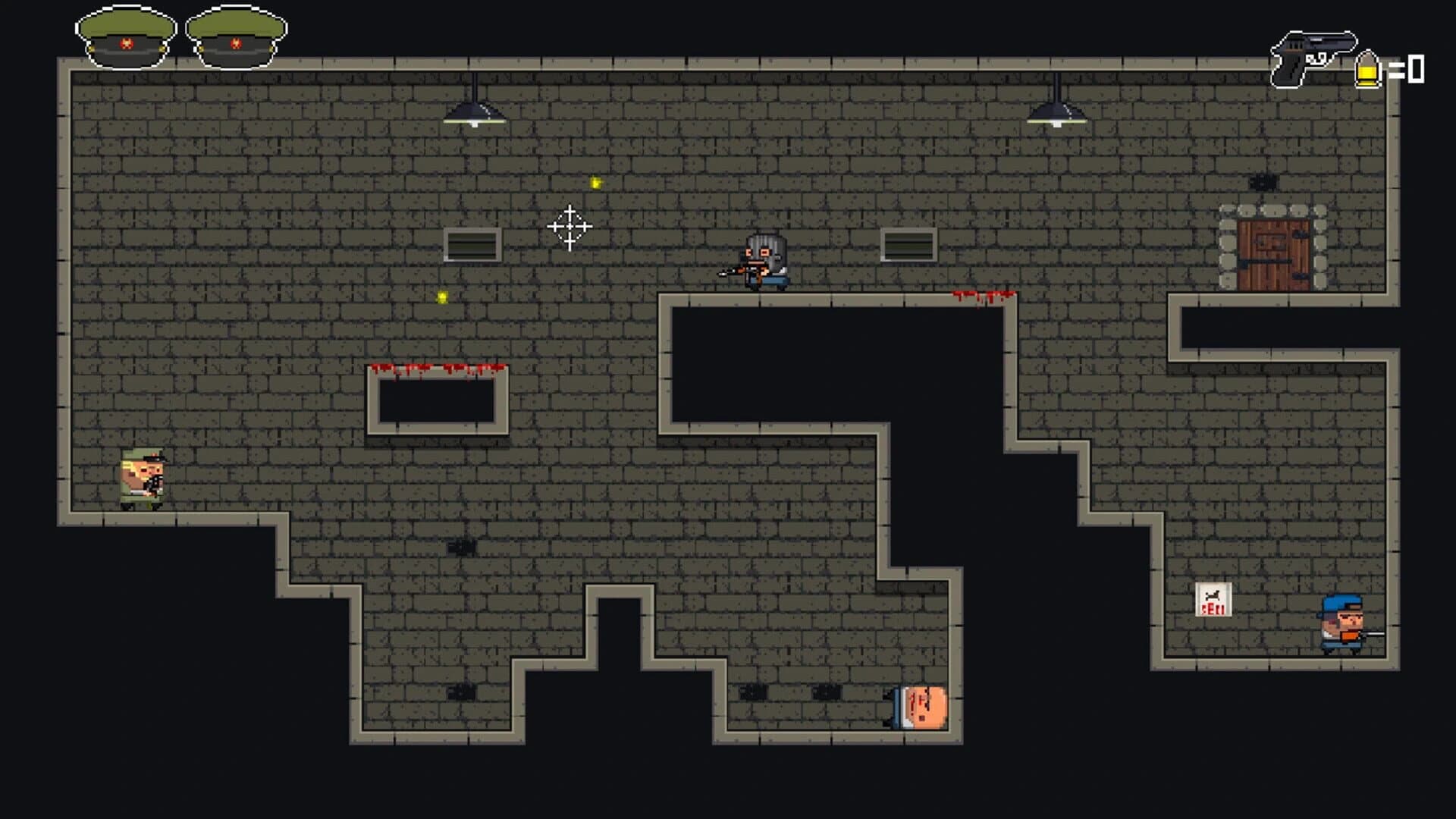Image resolution: width=1456 pixels, height=819 pixels.
Task: Click the ammo count number showing zero
Action: tap(1417, 71)
